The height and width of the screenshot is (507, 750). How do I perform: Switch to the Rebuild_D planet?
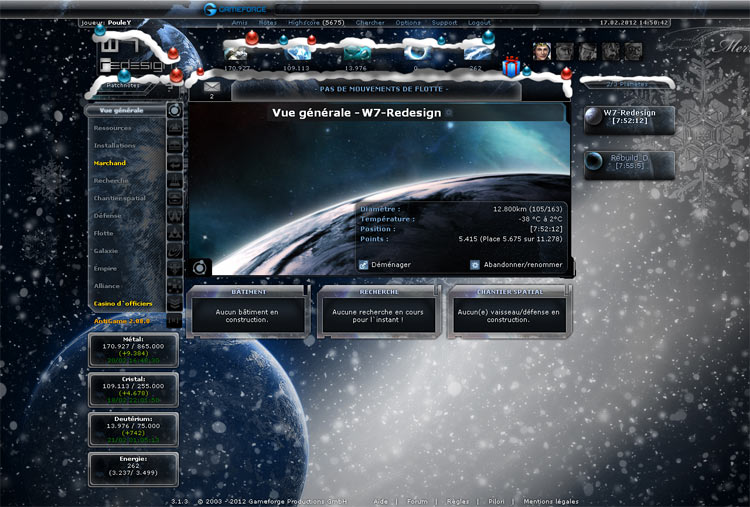[629, 161]
